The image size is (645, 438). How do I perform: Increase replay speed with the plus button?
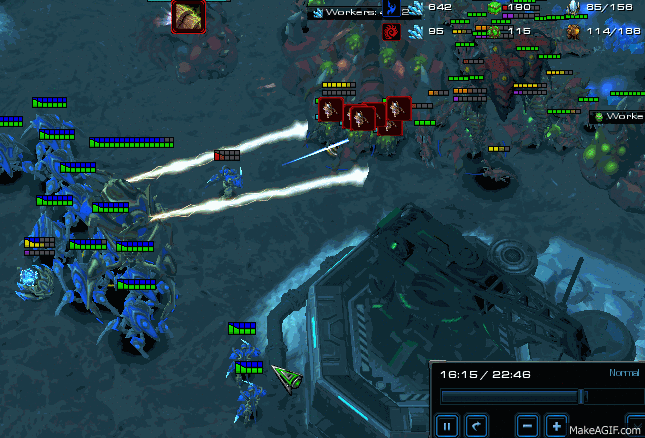[x=557, y=425]
